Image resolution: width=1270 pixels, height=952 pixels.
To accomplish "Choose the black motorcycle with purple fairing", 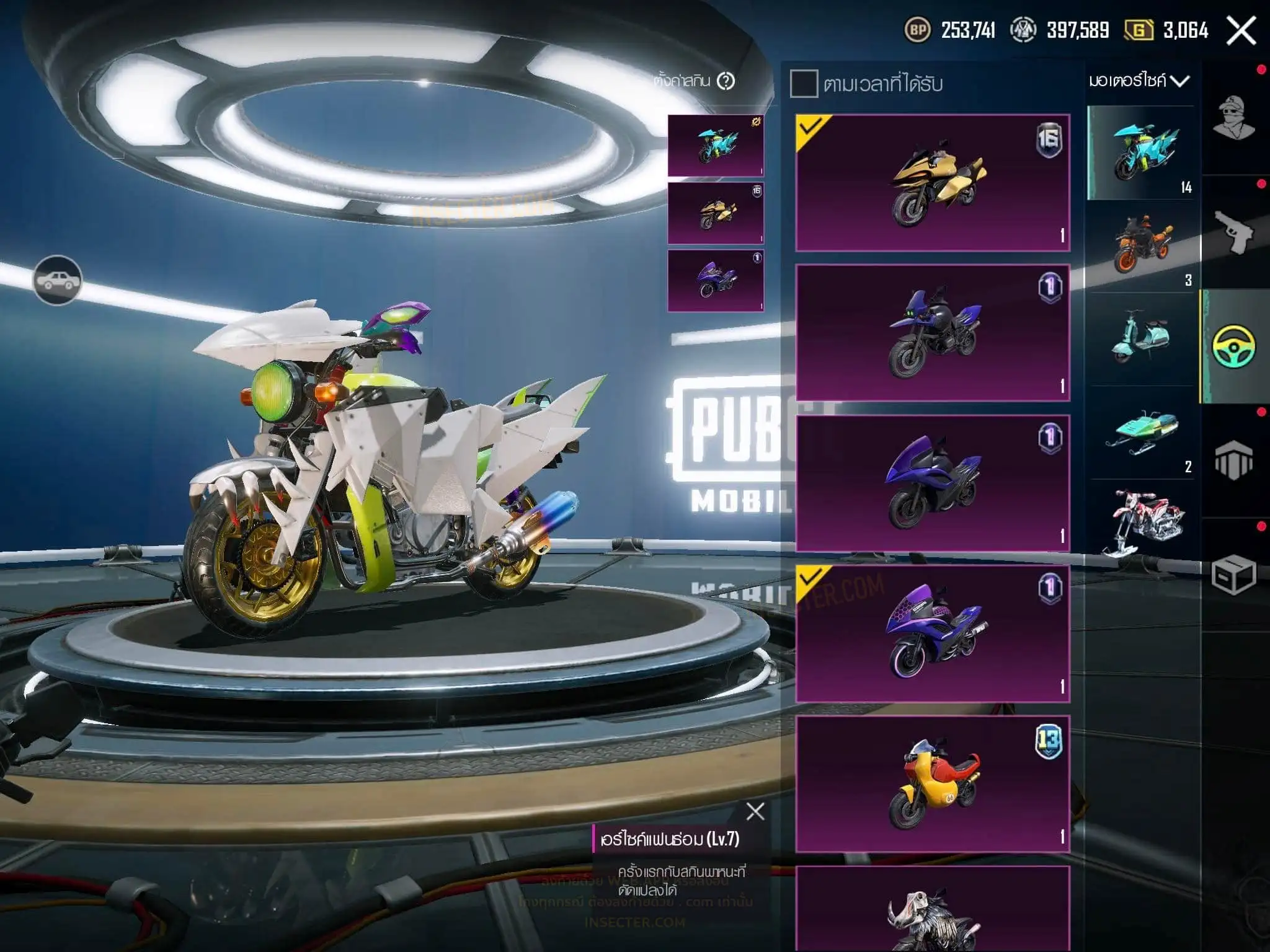I will (933, 333).
